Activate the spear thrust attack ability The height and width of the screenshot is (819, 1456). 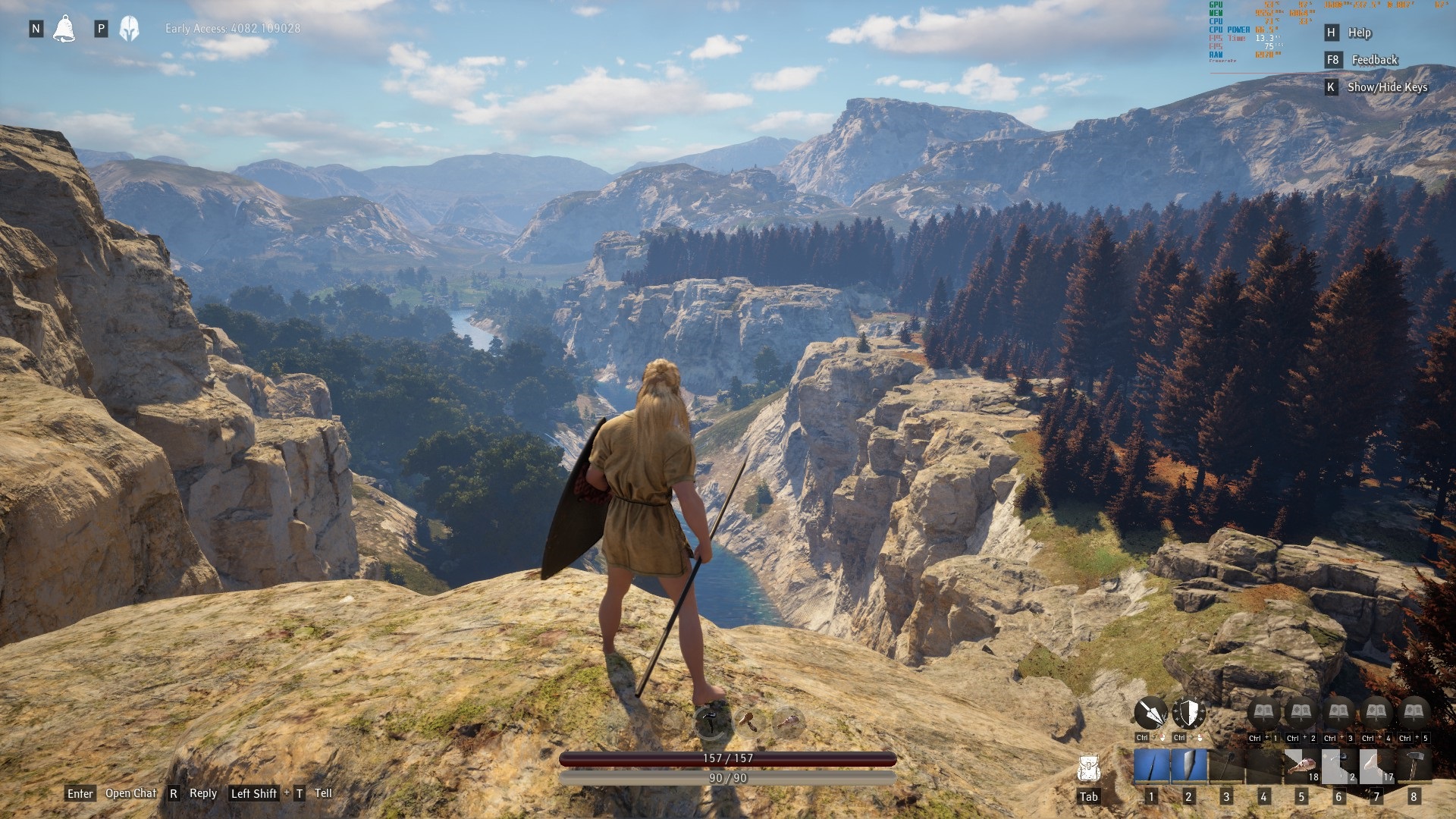tap(1150, 714)
